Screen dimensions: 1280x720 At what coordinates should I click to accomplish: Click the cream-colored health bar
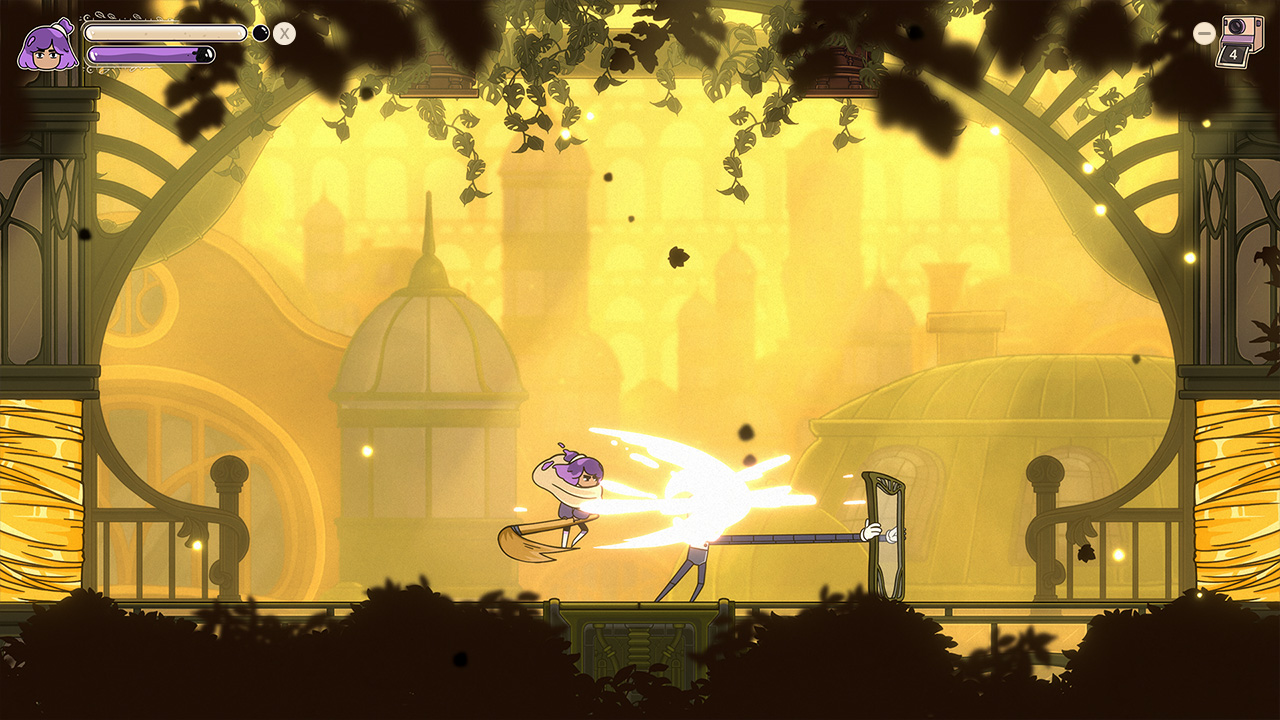click(x=165, y=33)
